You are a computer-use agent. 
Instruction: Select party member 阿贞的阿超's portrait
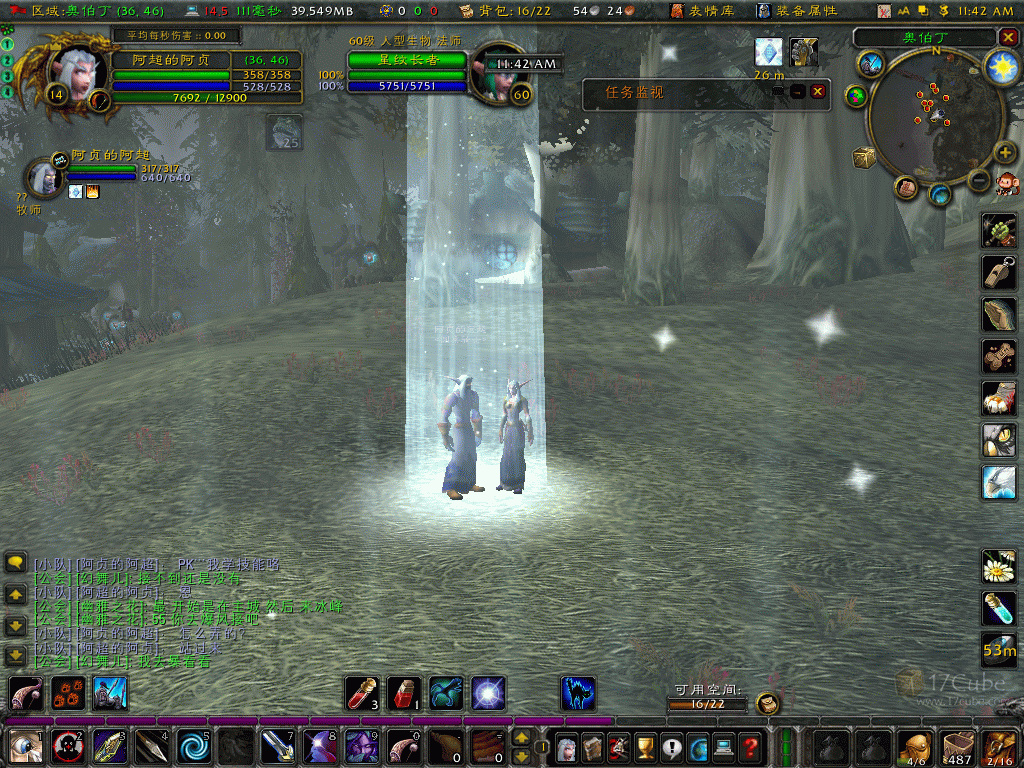tap(44, 176)
